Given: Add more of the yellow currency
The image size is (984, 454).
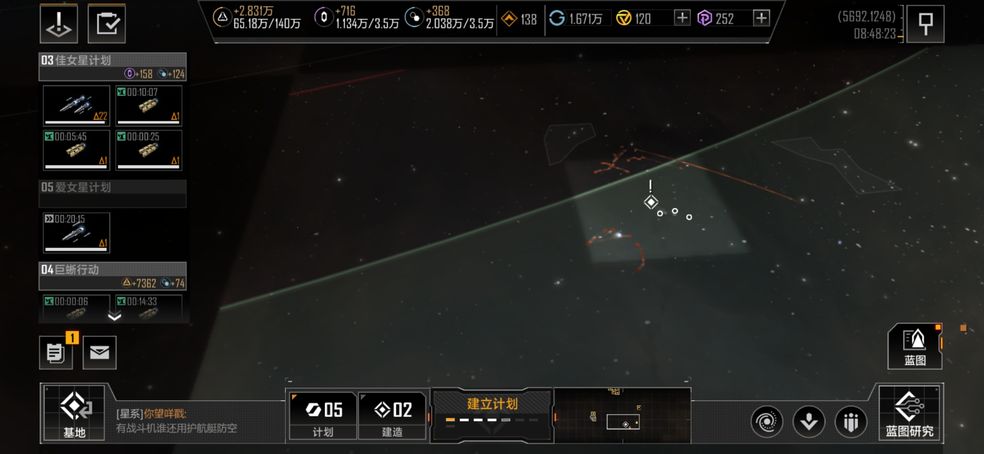Looking at the screenshot, I should click(x=682, y=18).
